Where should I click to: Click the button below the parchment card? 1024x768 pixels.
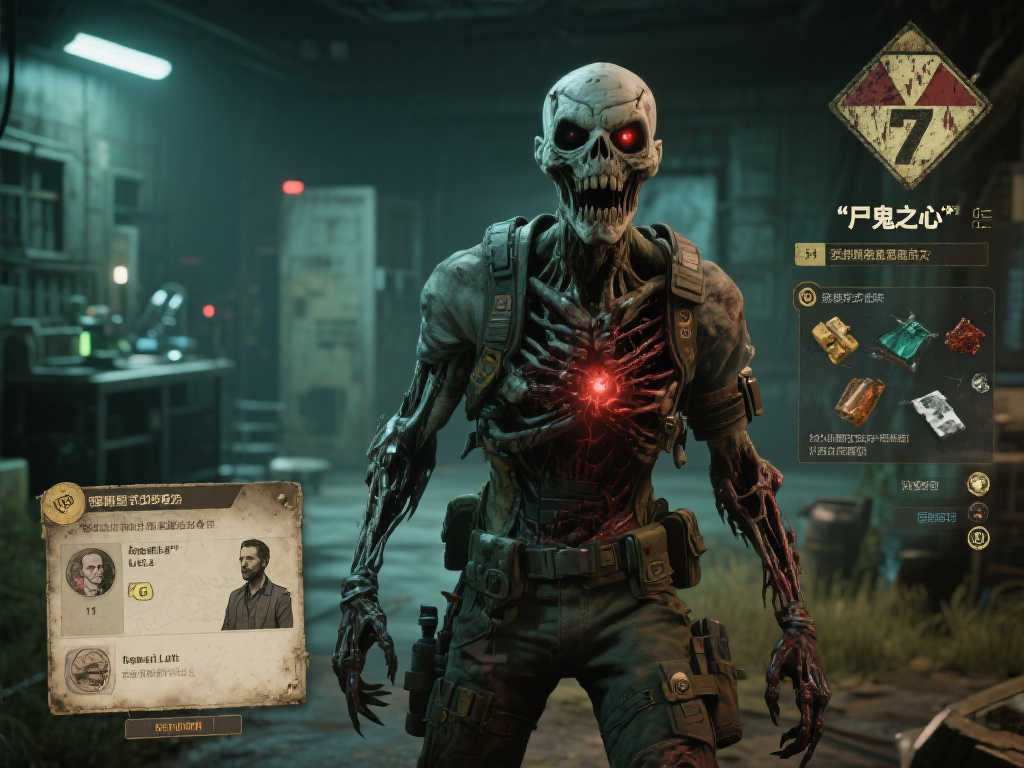coord(183,725)
